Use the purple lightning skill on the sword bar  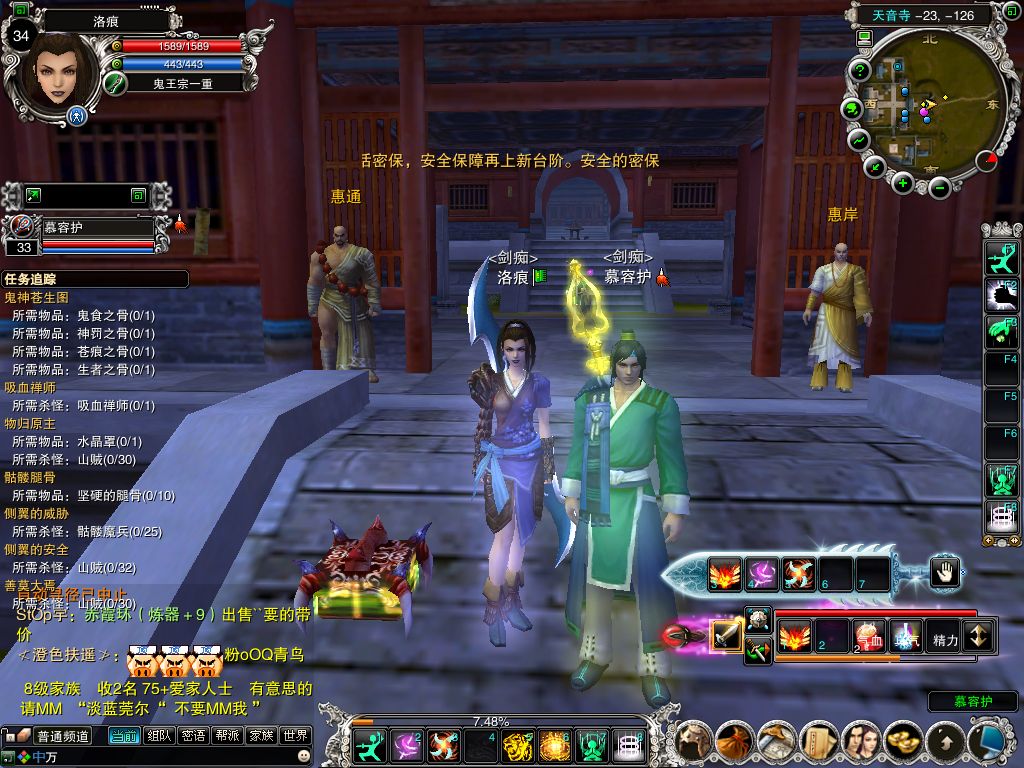coord(762,574)
